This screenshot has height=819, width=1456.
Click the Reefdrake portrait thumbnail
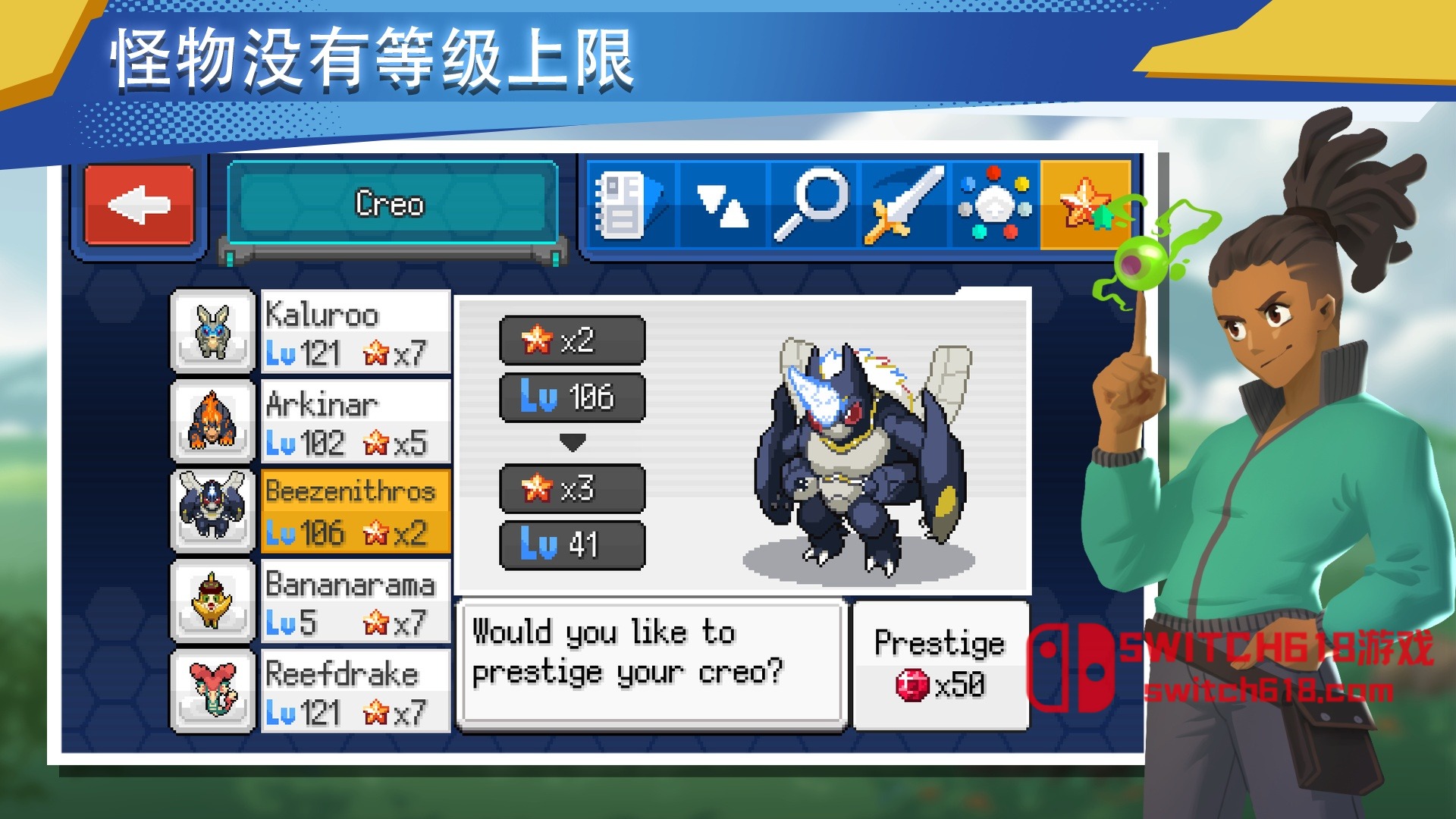click(213, 691)
